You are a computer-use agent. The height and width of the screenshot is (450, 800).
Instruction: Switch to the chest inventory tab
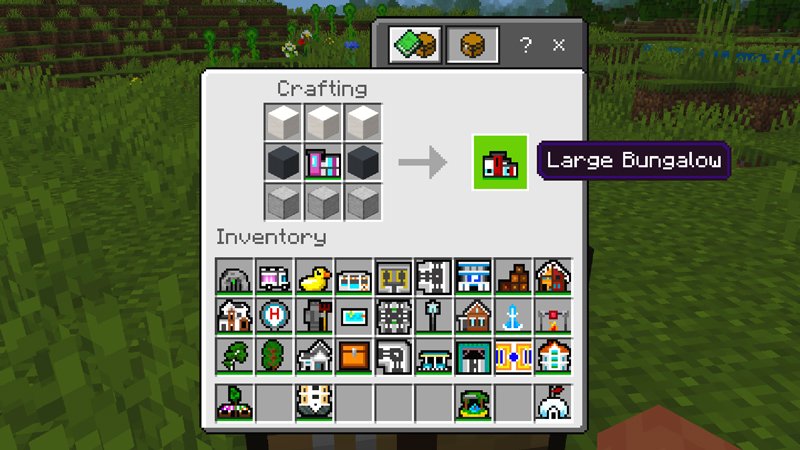pos(472,44)
